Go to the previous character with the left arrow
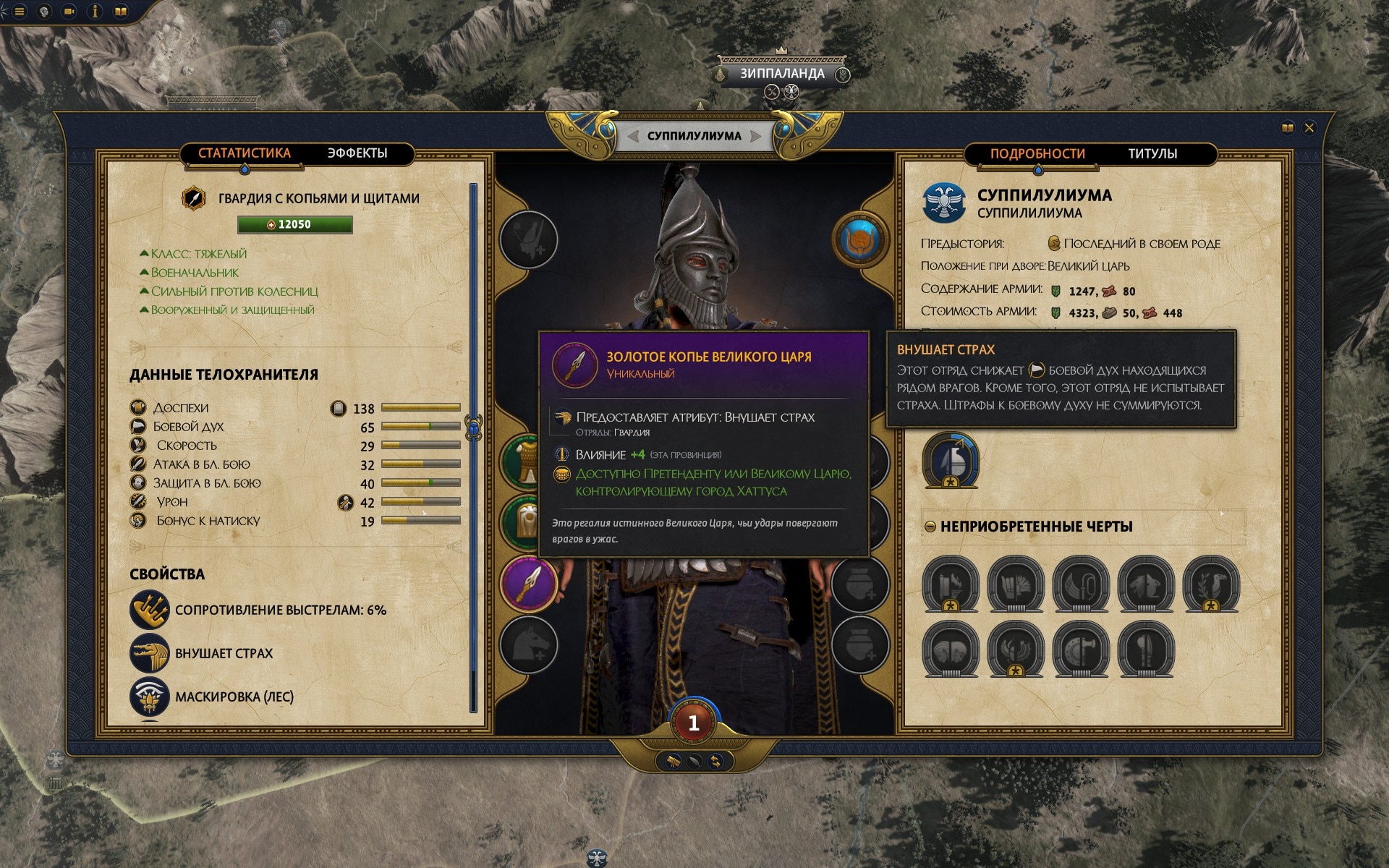The width and height of the screenshot is (1389, 868). pos(633,136)
